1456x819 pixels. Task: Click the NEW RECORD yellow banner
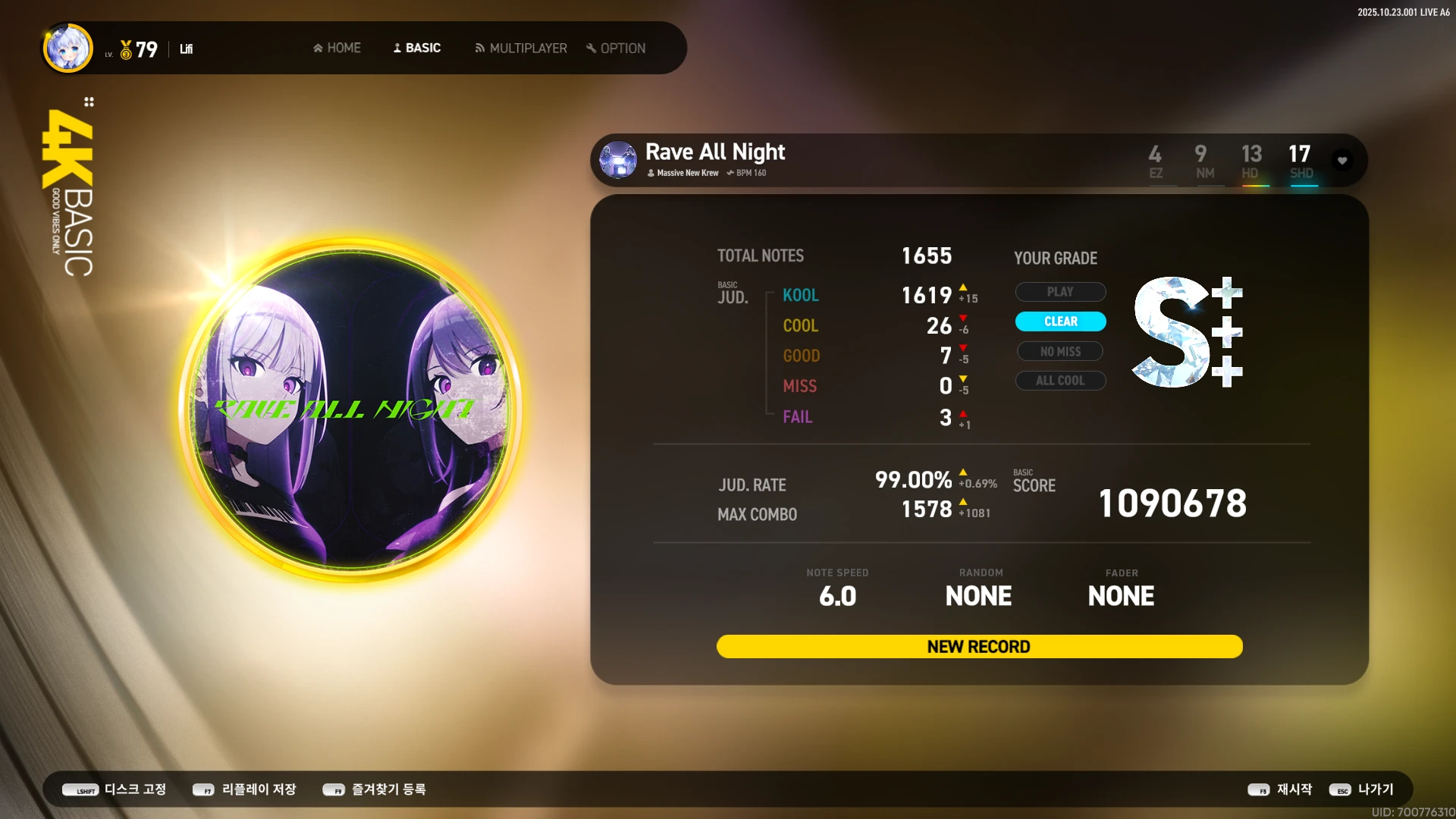tap(979, 647)
